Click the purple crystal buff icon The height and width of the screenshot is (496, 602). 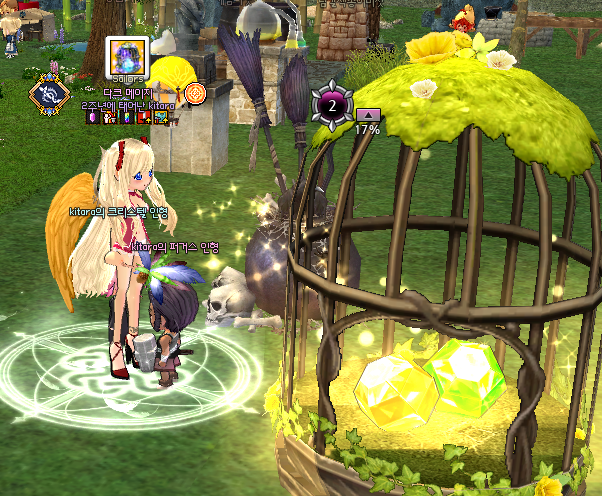click(94, 118)
